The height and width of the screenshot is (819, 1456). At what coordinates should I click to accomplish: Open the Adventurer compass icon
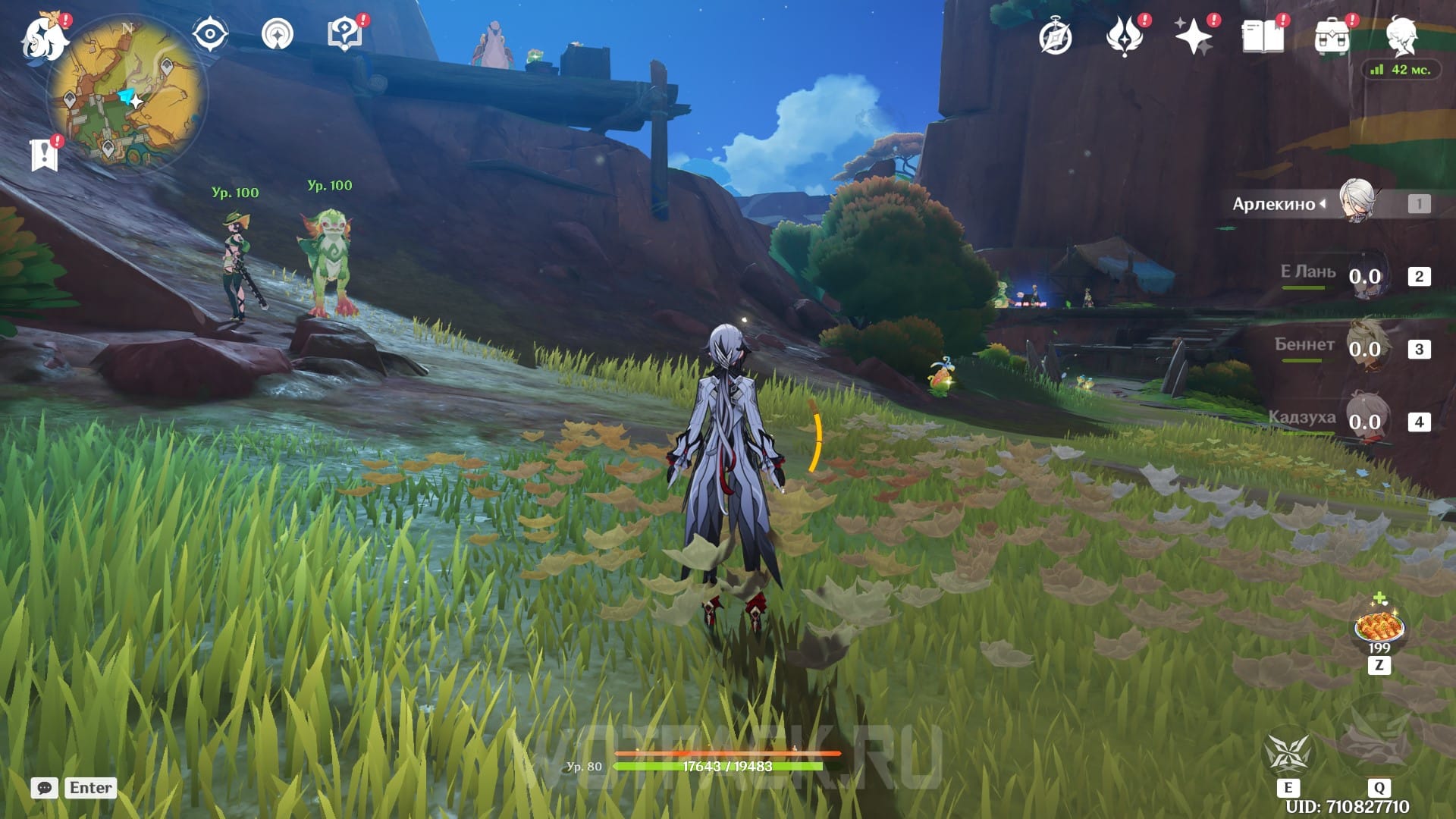click(1055, 37)
